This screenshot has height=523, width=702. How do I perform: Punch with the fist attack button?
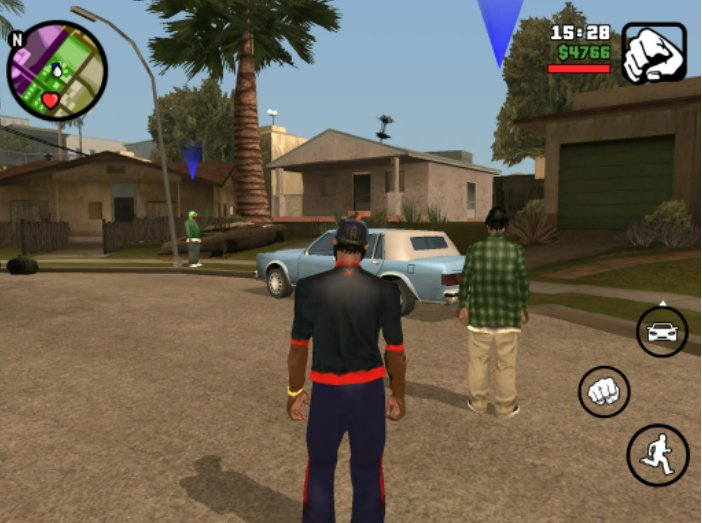pyautogui.click(x=604, y=391)
